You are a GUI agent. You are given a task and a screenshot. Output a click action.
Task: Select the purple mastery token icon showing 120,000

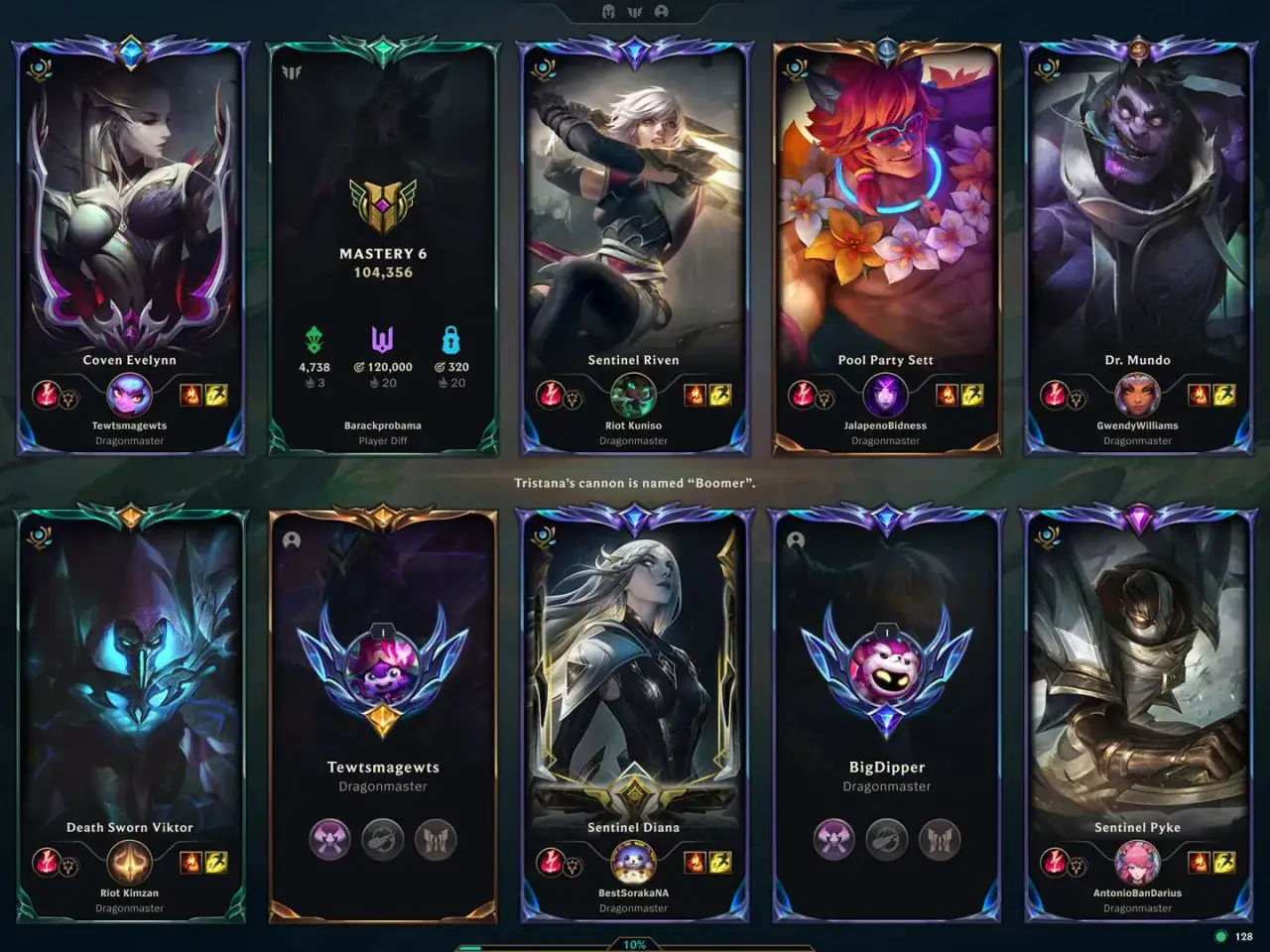coord(381,338)
